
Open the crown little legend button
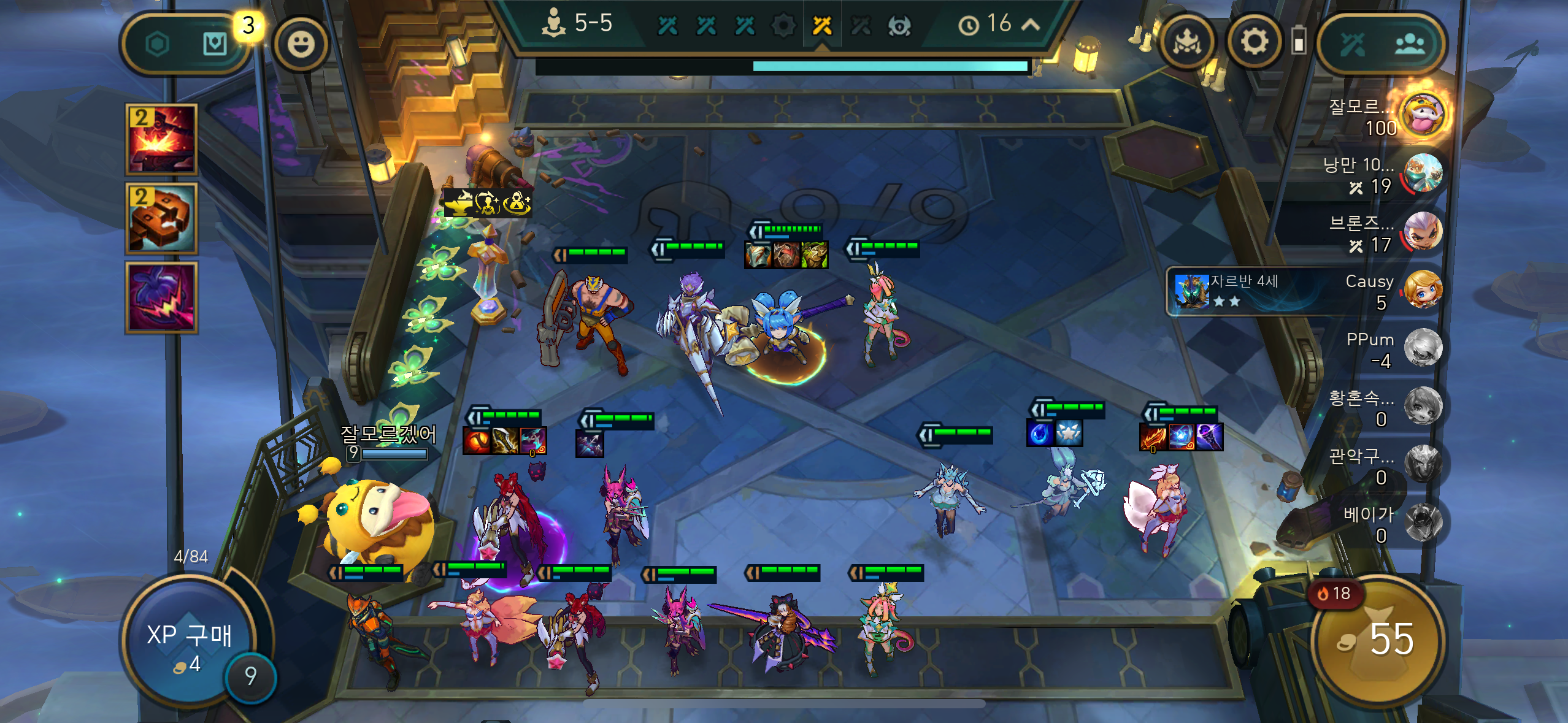coord(1188,42)
